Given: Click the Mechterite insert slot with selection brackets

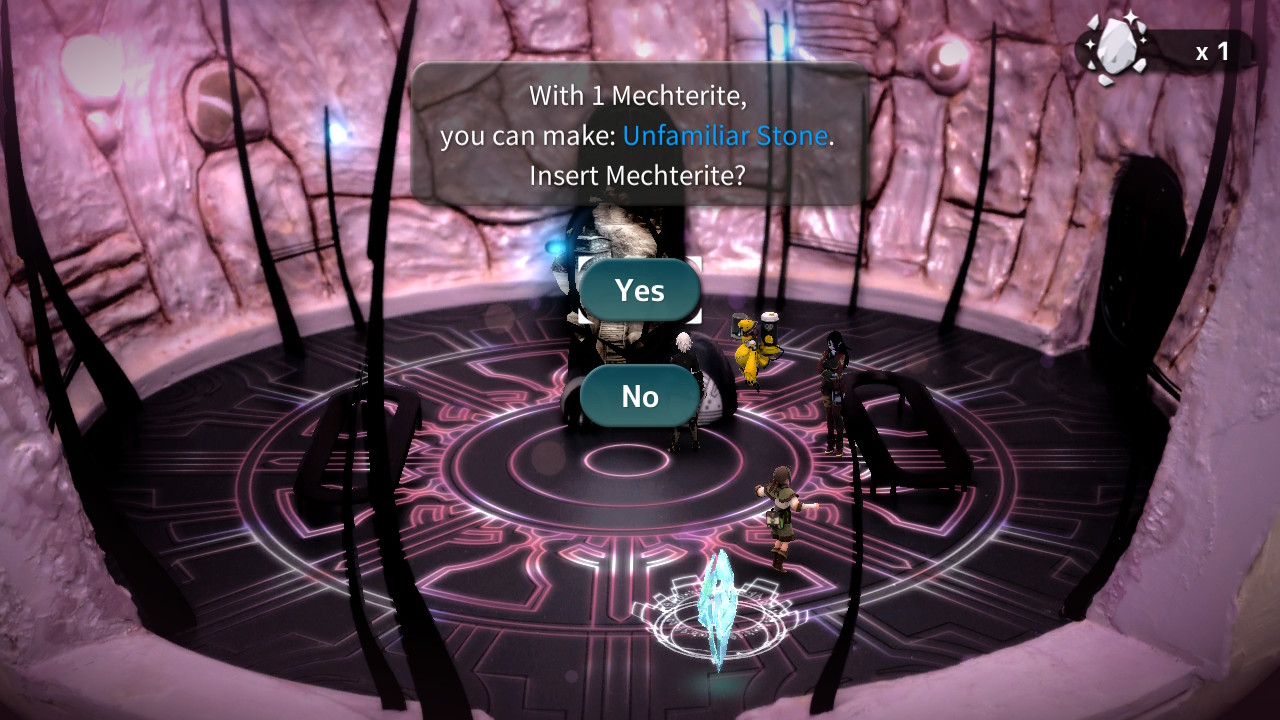Looking at the screenshot, I should point(638,291).
